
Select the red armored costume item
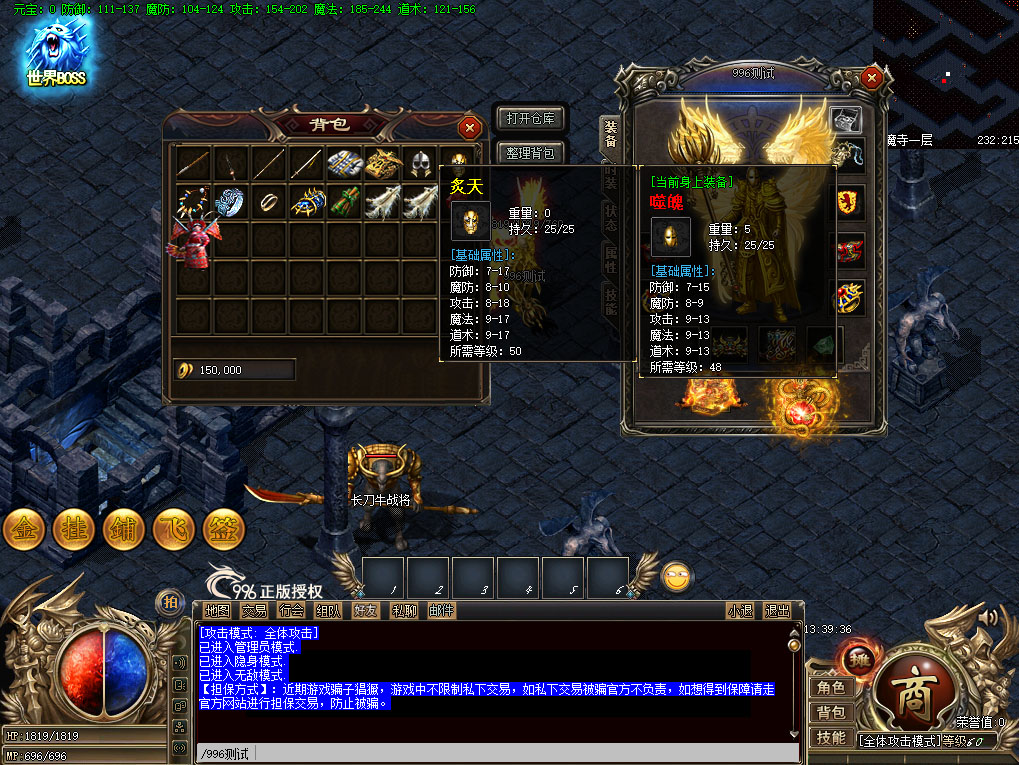click(193, 241)
